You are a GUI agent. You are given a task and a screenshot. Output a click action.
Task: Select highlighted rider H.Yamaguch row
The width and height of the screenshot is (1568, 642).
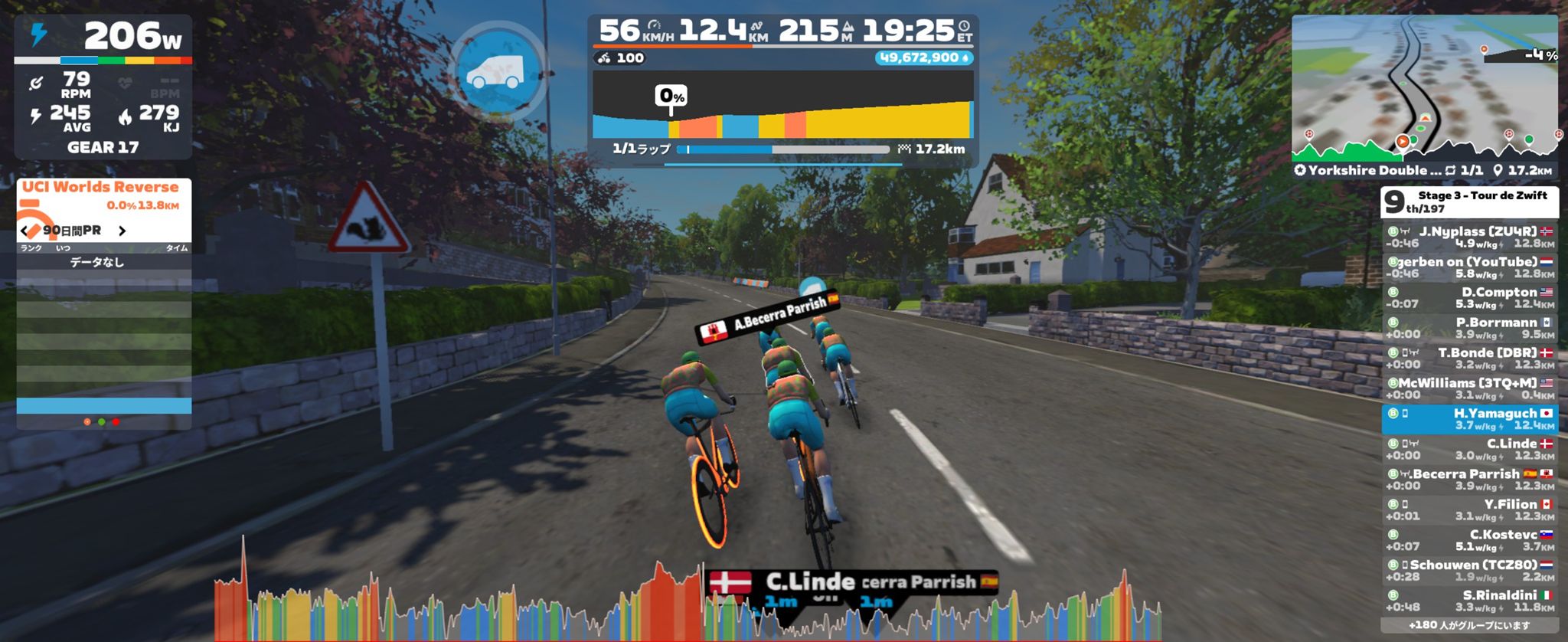[1469, 419]
